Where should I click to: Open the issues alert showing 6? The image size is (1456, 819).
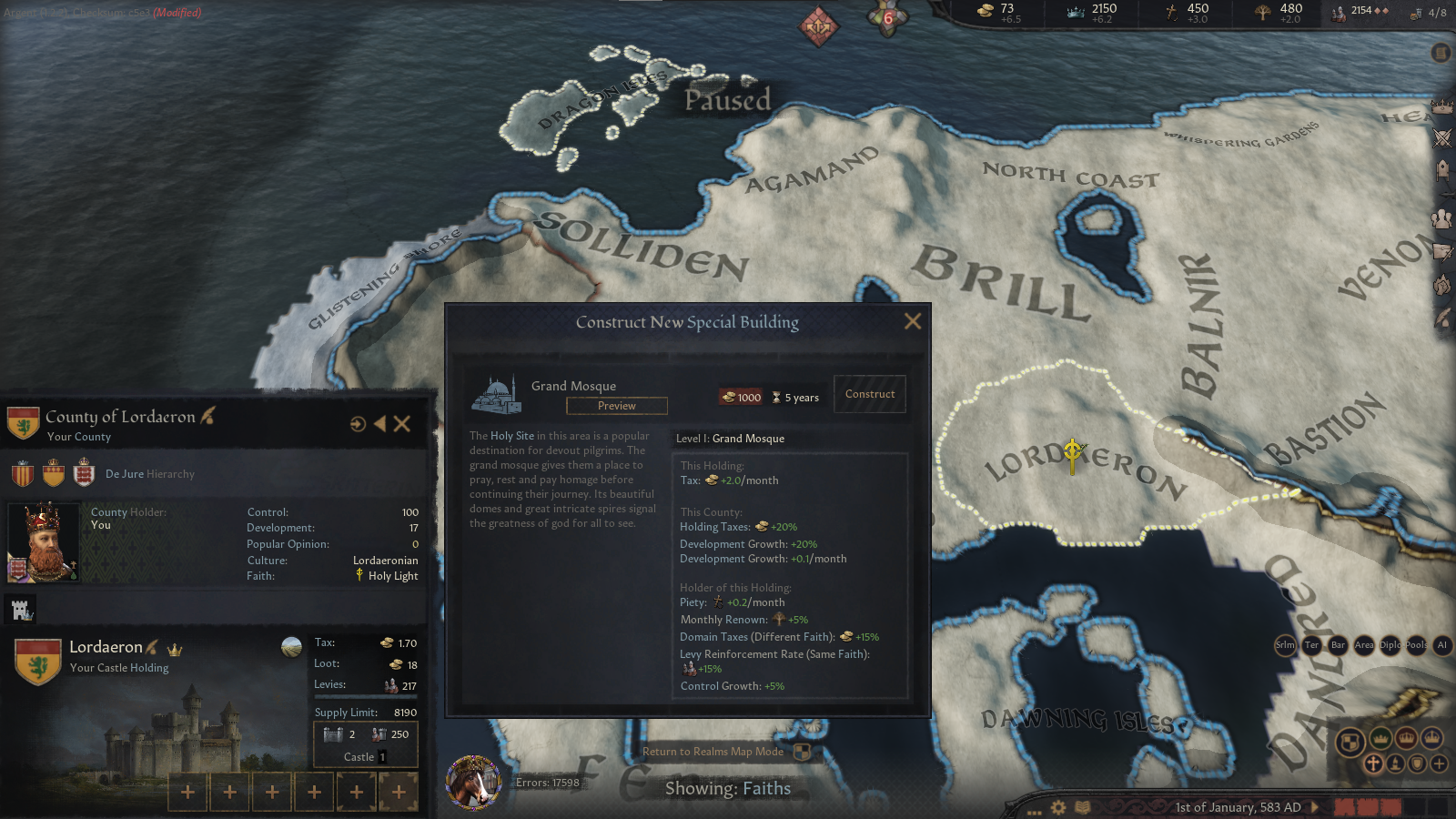(887, 17)
